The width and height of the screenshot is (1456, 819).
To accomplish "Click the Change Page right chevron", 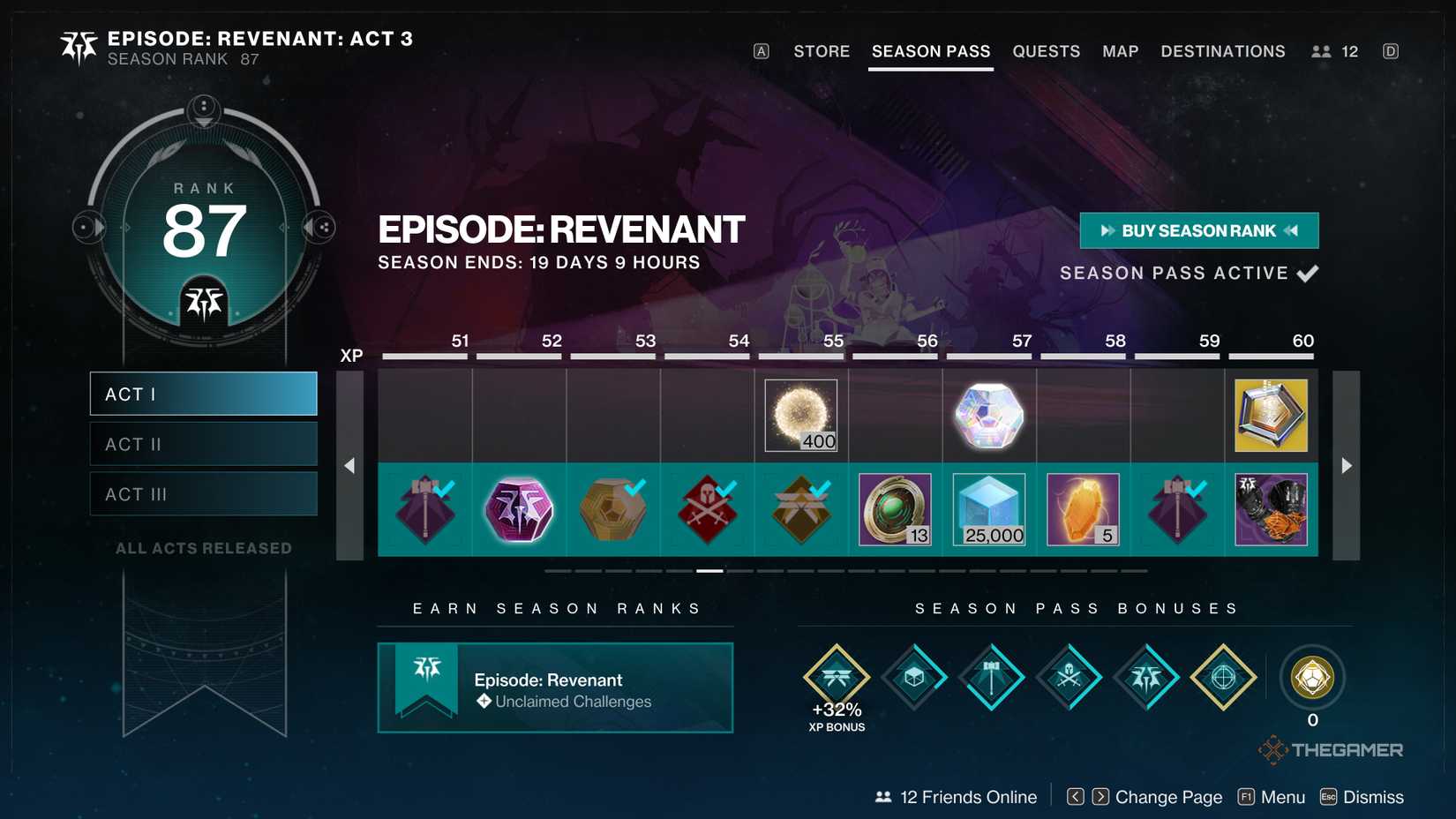I will pos(1100,796).
